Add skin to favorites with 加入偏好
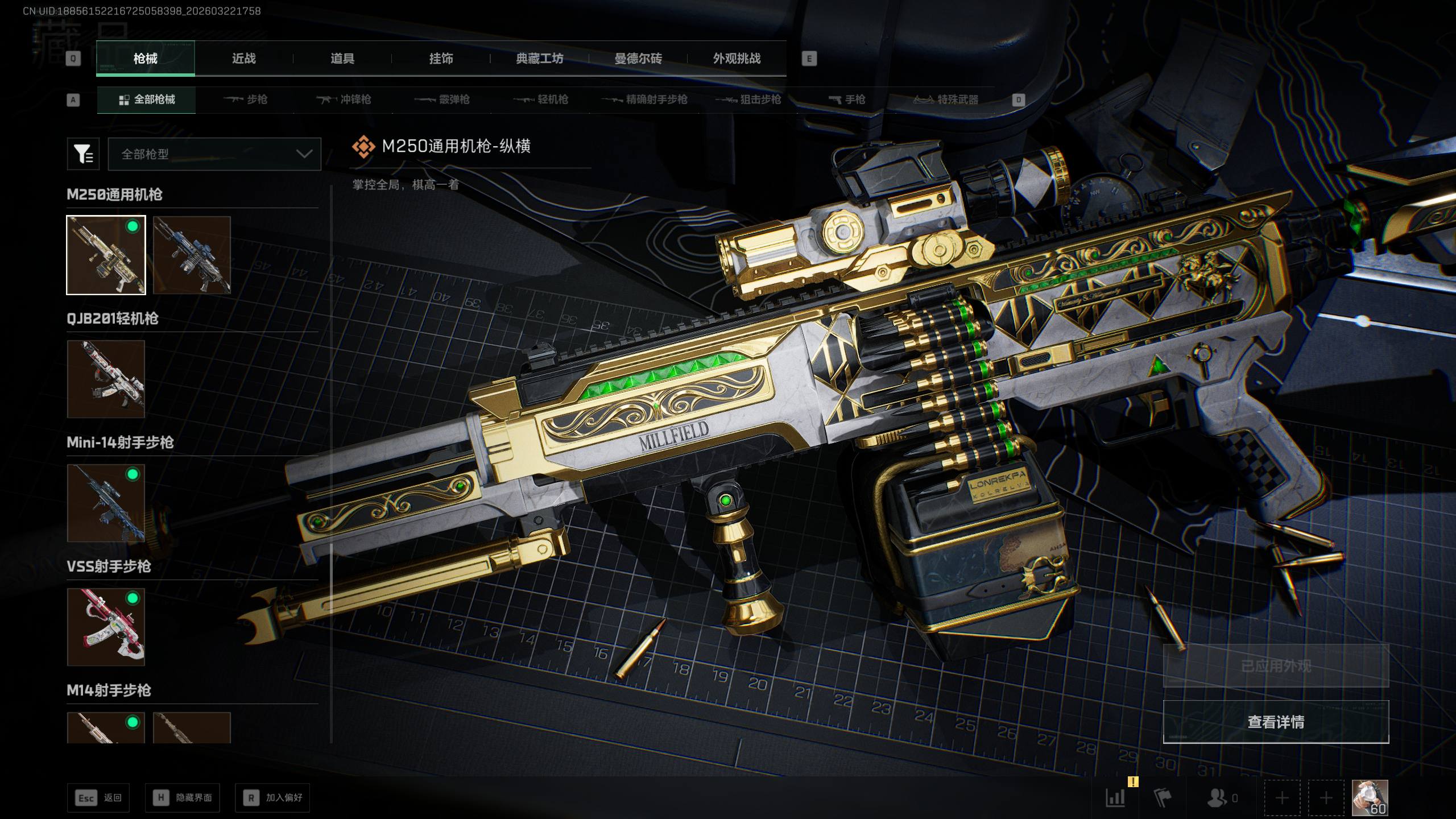Screen dimensions: 1456x819 272,798
